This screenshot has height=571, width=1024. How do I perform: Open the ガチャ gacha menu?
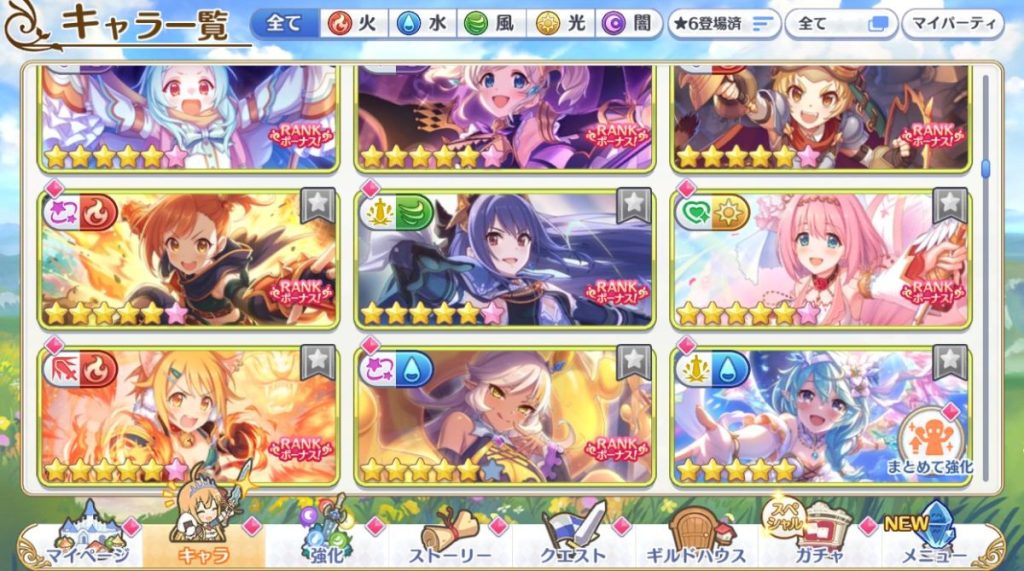coord(817,541)
